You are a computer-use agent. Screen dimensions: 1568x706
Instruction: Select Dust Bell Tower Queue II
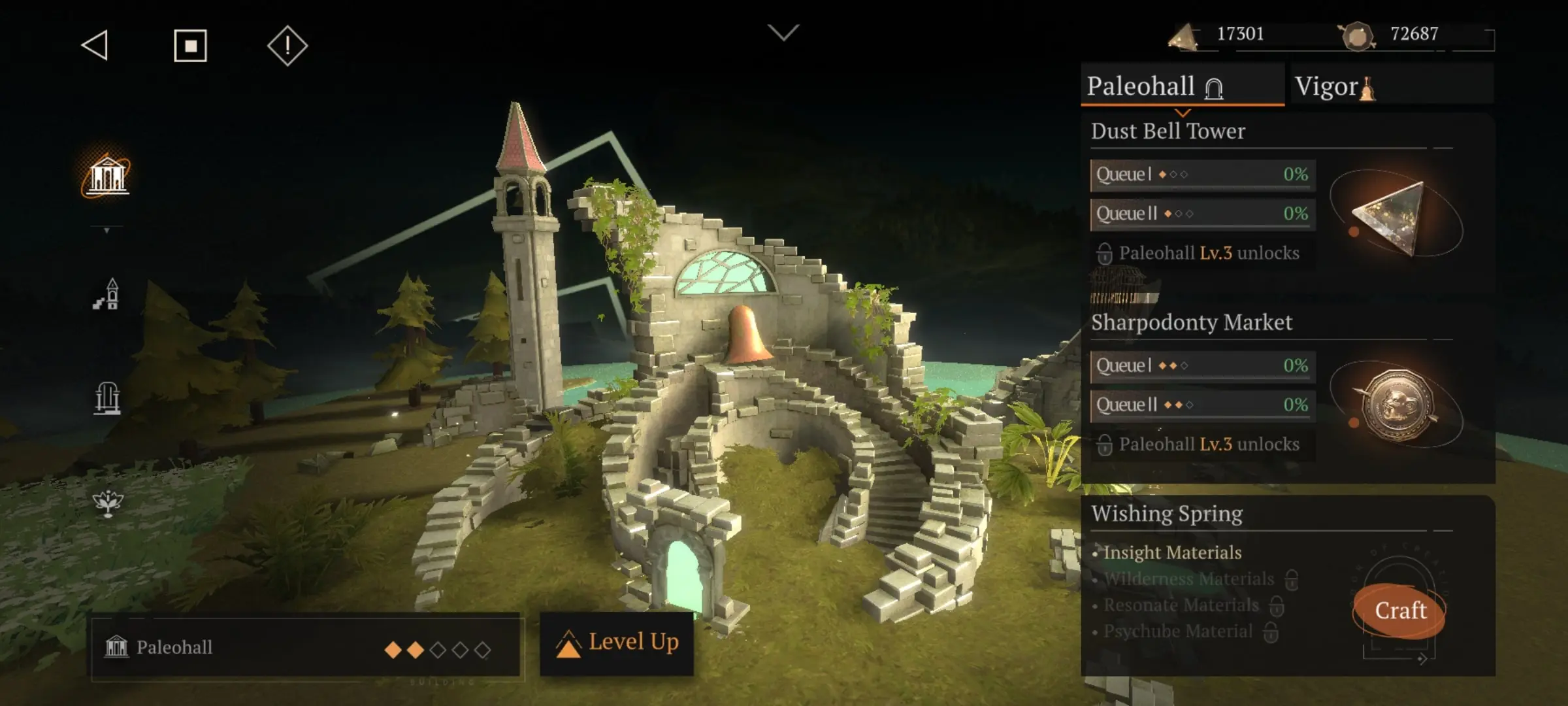click(x=1202, y=214)
